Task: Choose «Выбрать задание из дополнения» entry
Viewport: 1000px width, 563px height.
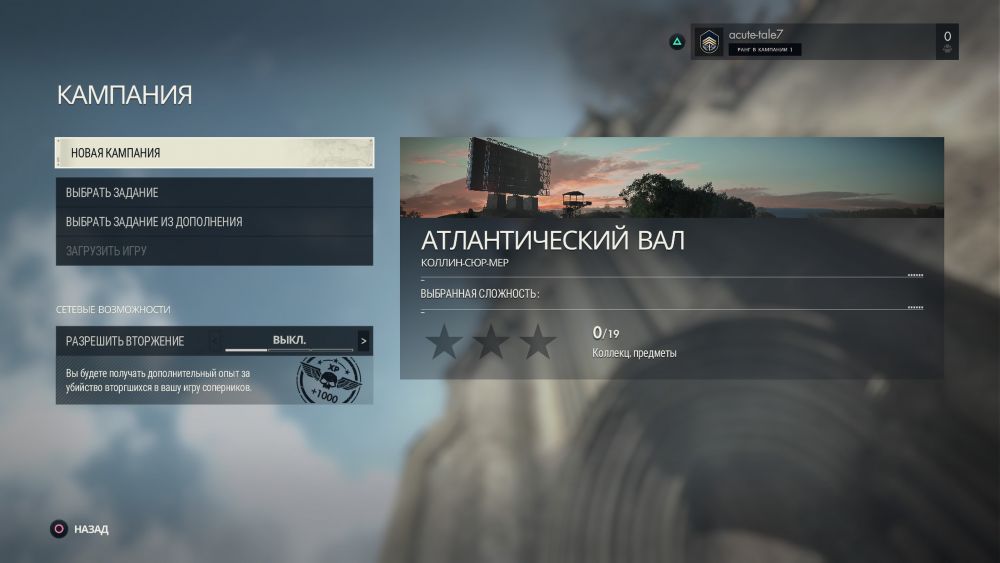Action: (214, 221)
